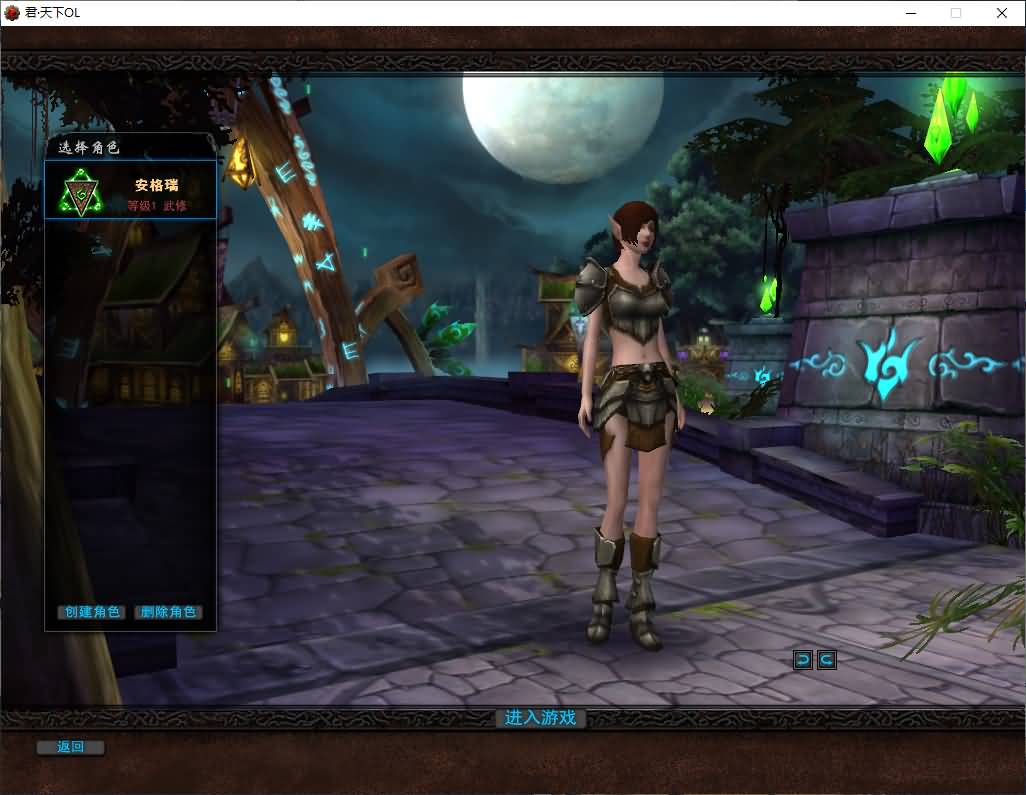Go back using the 返回 button
This screenshot has width=1026, height=795.
[x=70, y=747]
